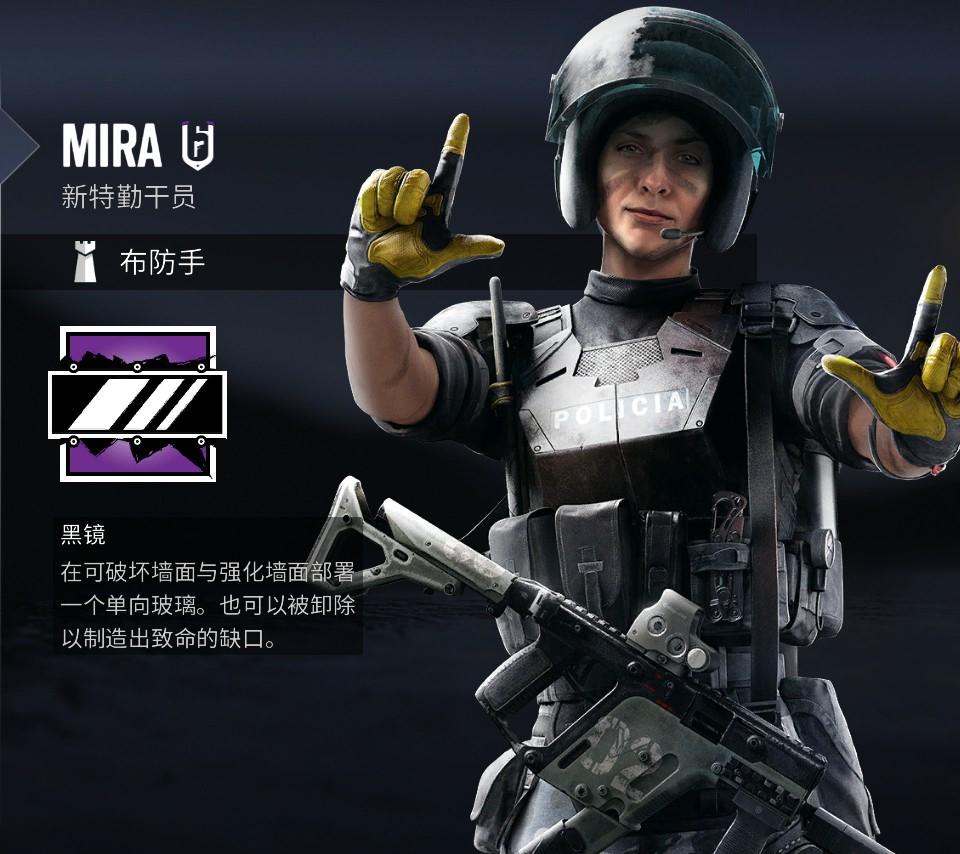Click Mira's operator emblem badge
The height and width of the screenshot is (854, 960).
[x=197, y=146]
